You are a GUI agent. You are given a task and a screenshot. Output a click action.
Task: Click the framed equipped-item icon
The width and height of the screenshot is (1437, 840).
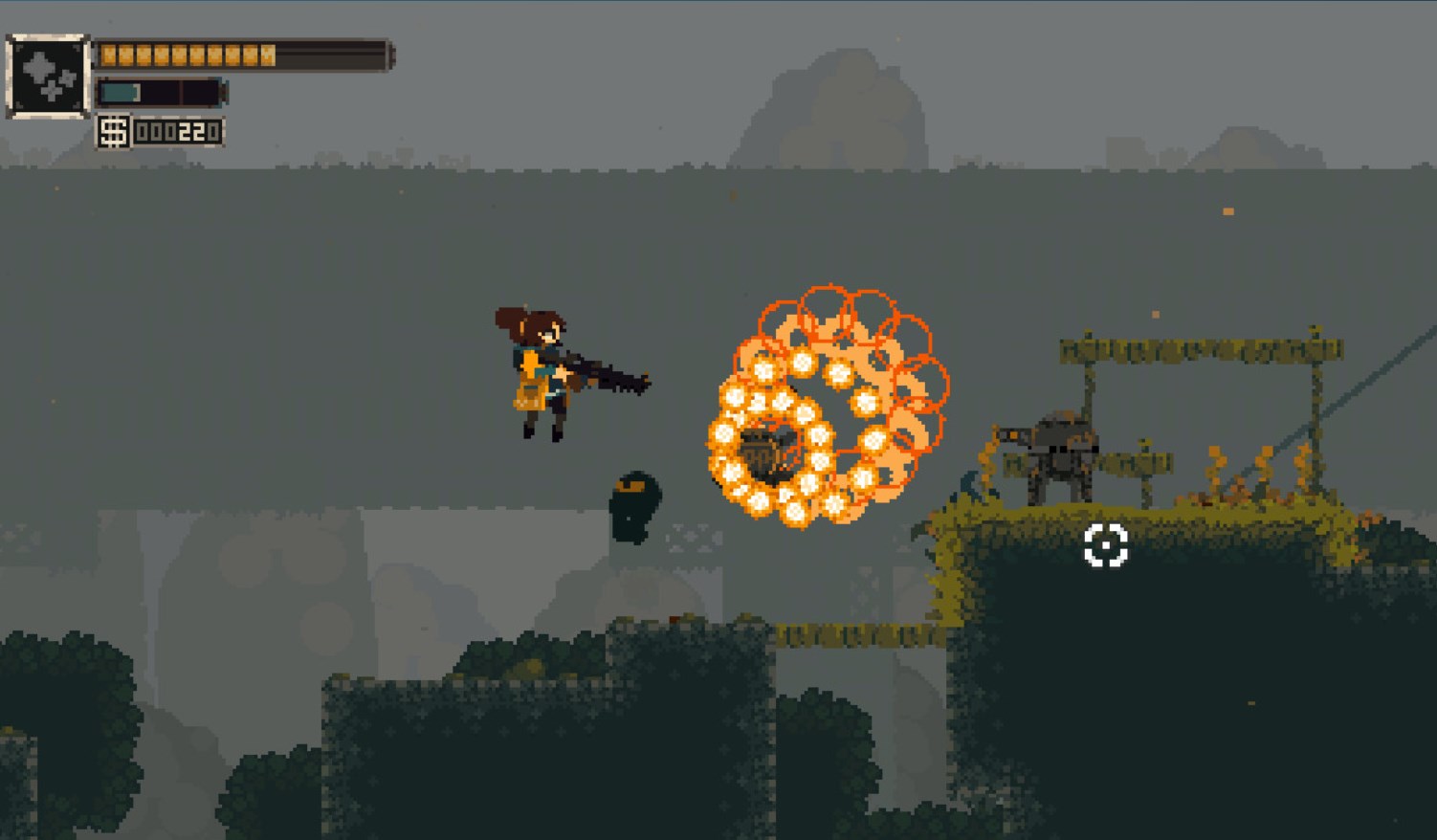point(48,77)
